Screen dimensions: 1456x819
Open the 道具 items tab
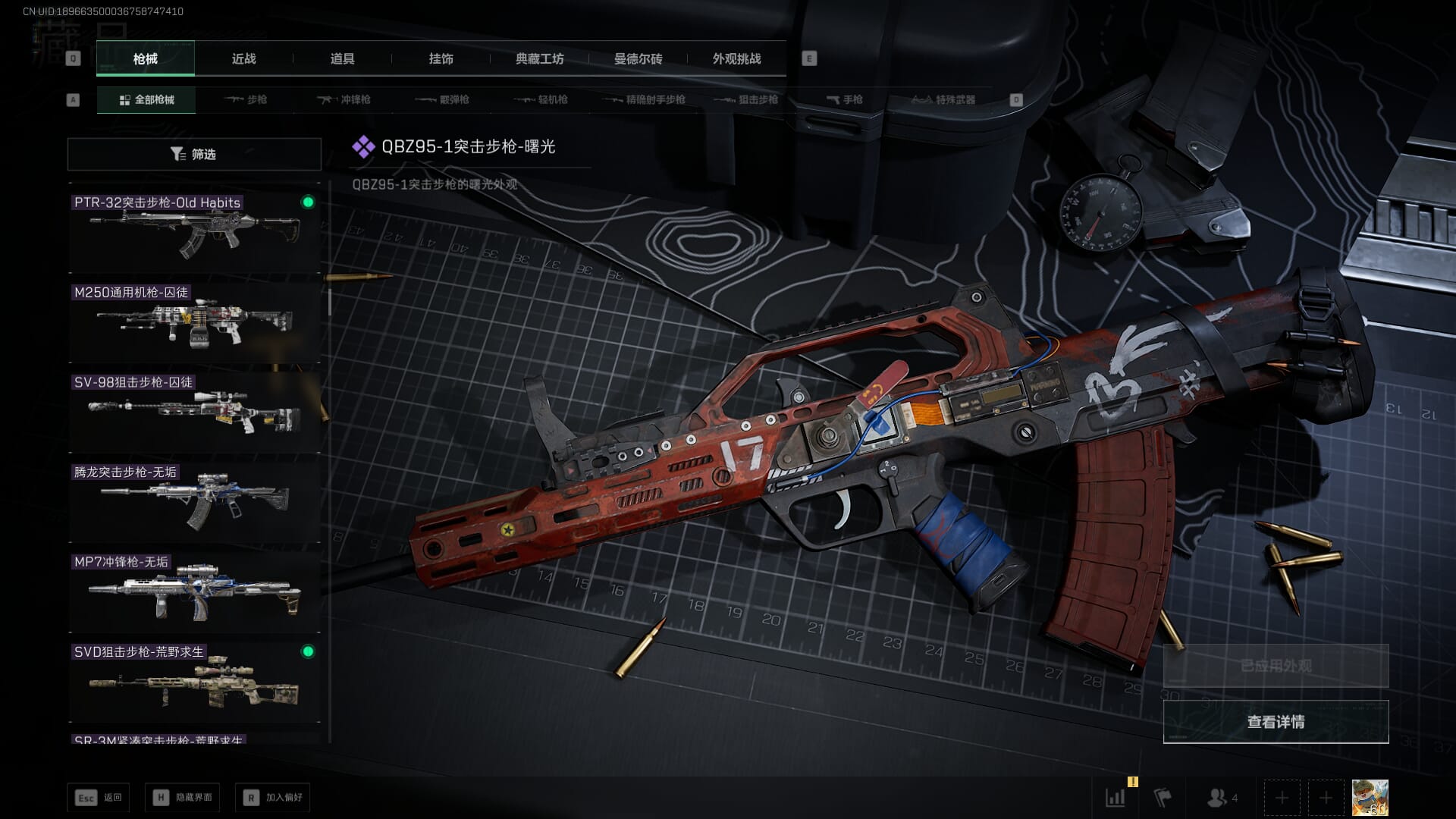click(x=342, y=59)
